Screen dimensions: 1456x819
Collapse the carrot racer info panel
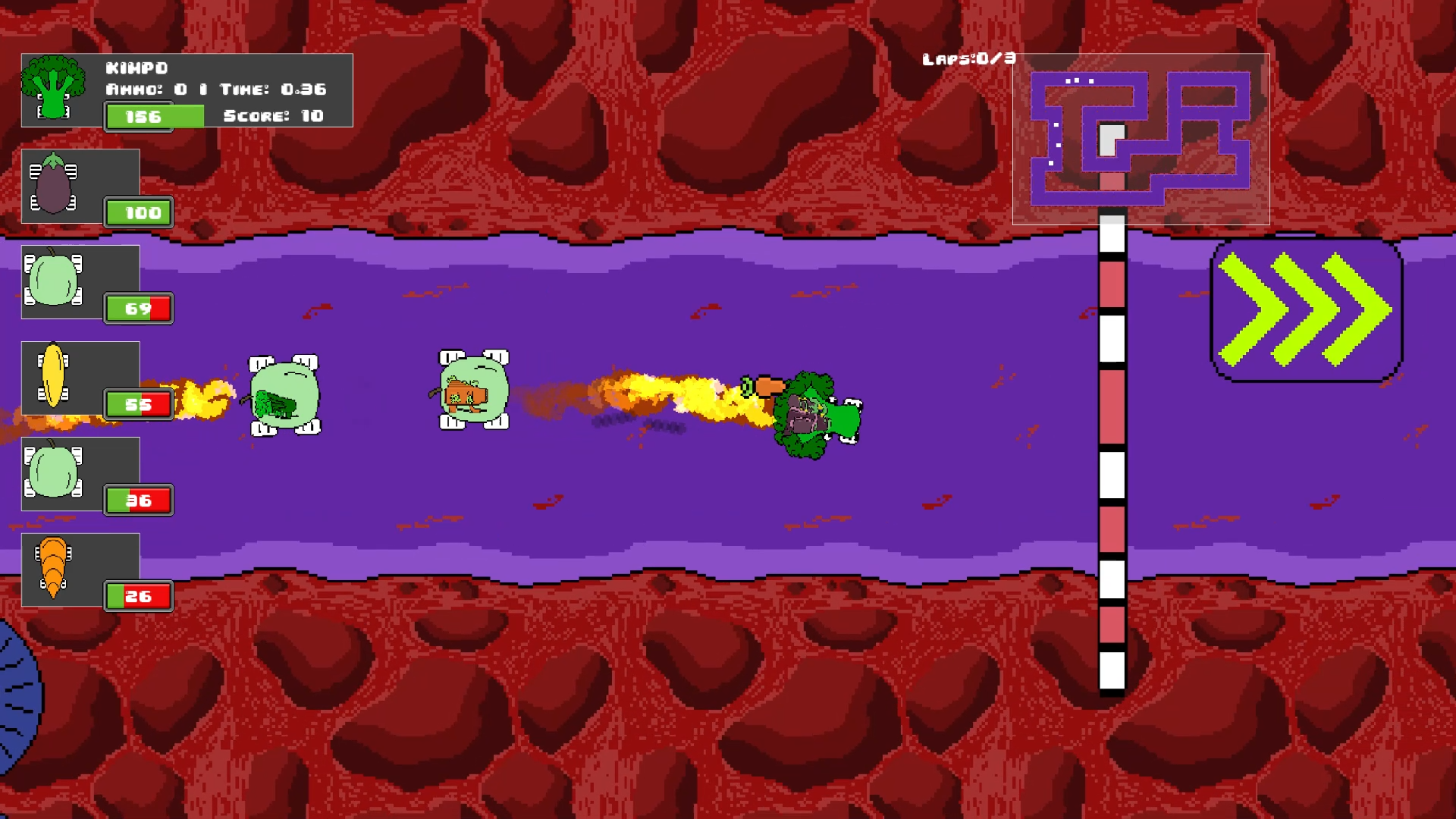pos(80,569)
